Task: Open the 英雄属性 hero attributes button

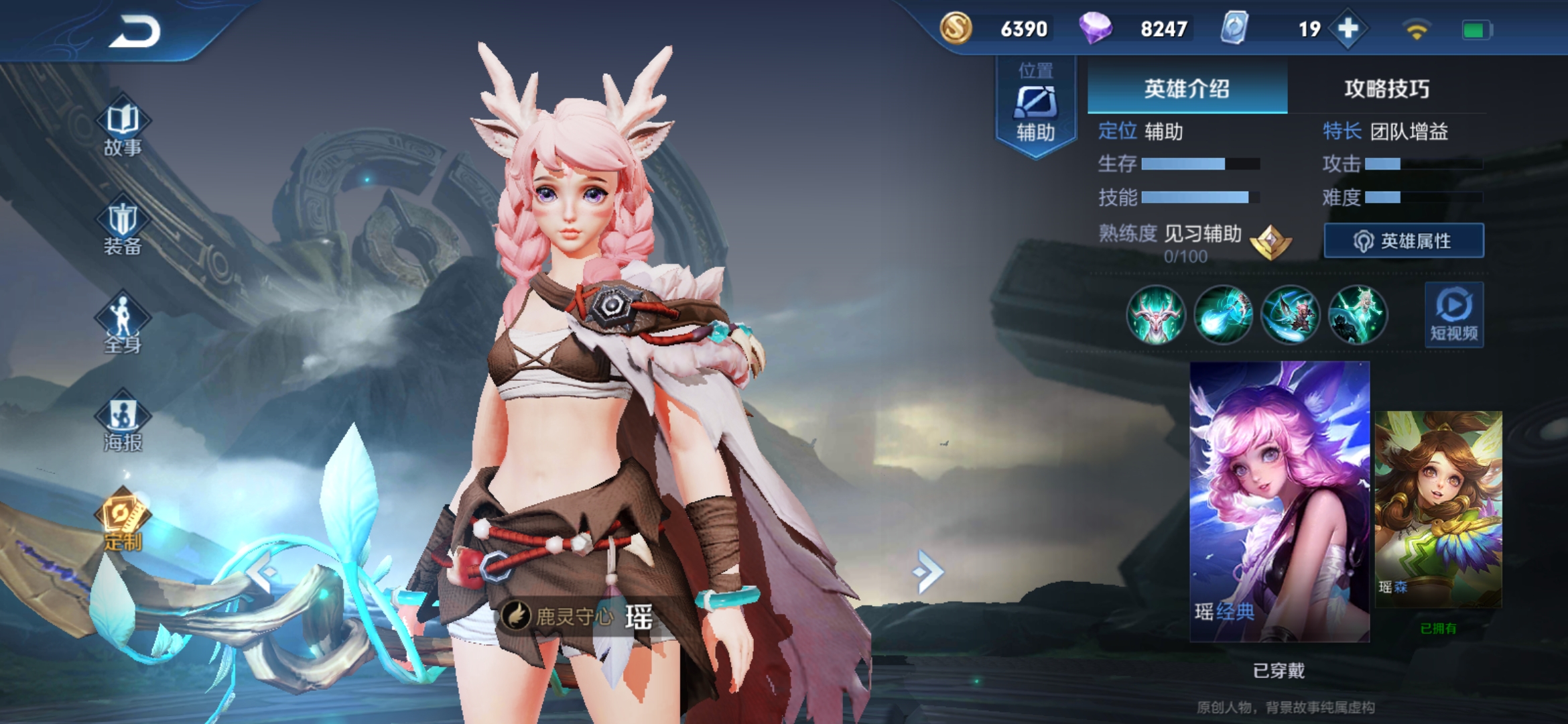Action: tap(1404, 241)
